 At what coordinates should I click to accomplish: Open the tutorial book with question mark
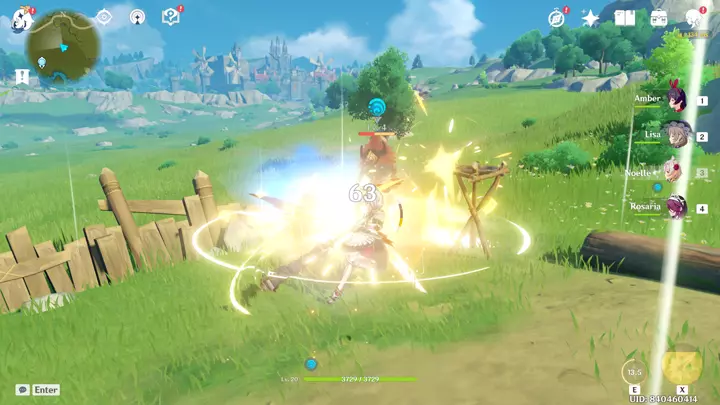point(170,16)
